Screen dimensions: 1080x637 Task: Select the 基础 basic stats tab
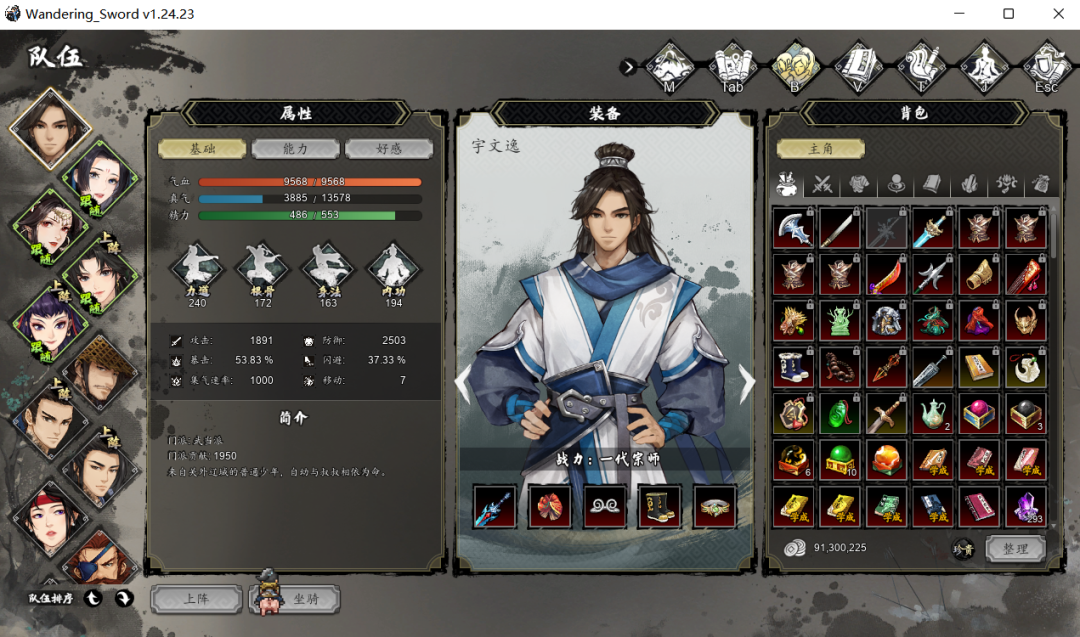pyautogui.click(x=203, y=149)
